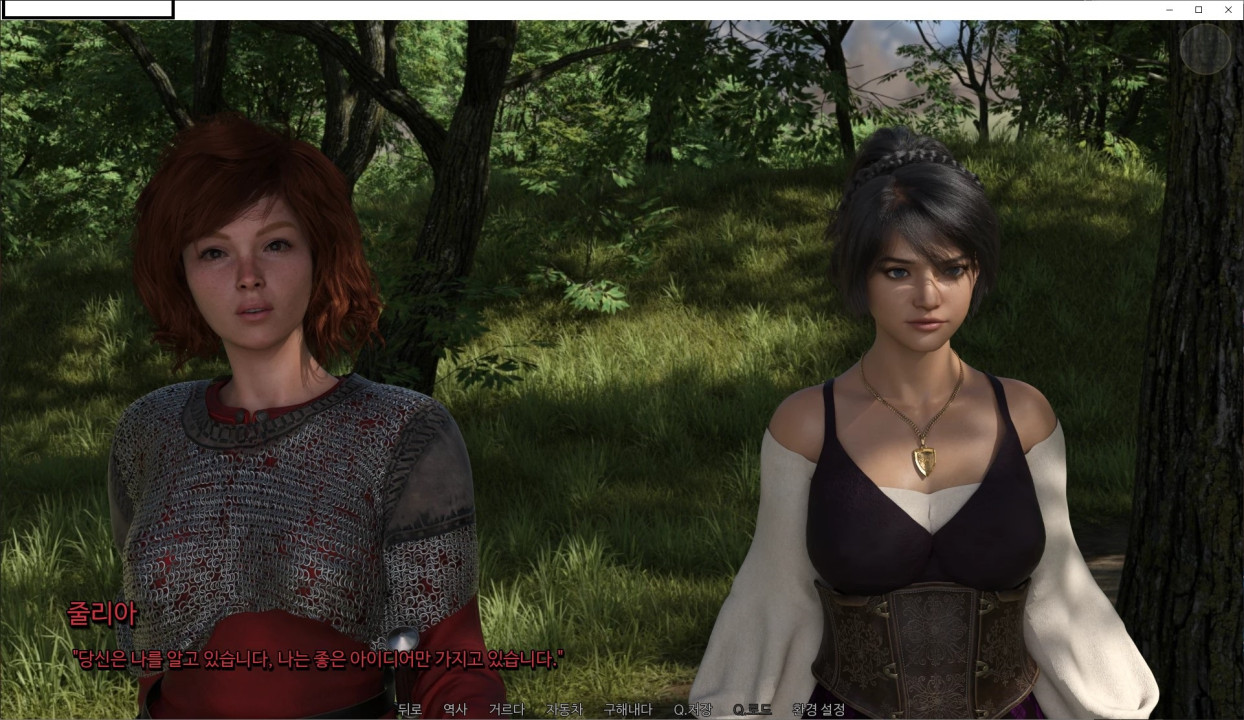Quick save with the Q.저장 button
This screenshot has height=720, width=1244.
click(693, 710)
